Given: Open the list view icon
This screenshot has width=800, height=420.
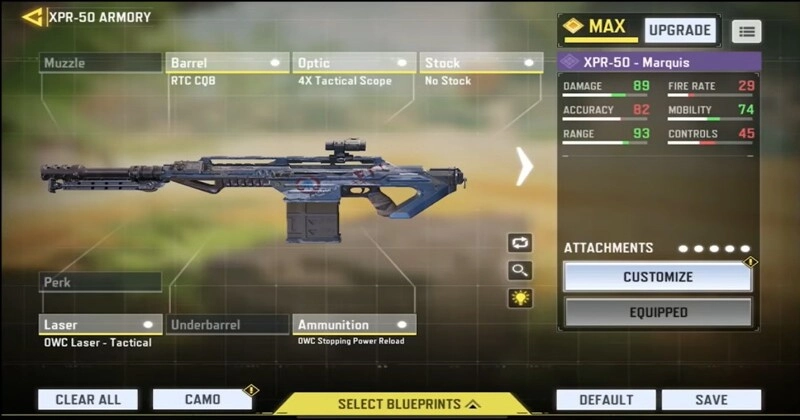Looking at the screenshot, I should coord(746,31).
